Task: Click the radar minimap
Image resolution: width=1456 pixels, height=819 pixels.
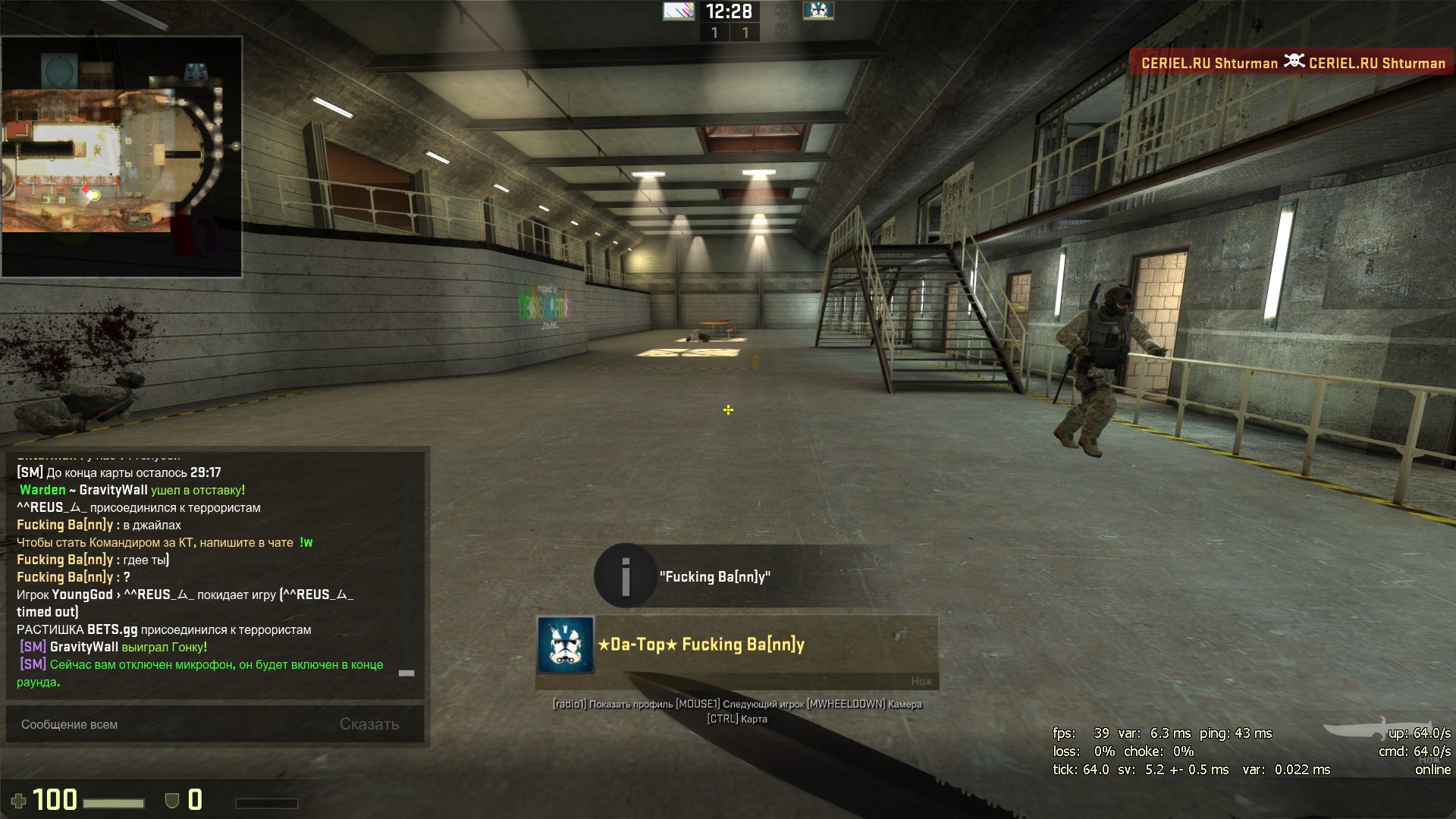Action: tap(122, 156)
